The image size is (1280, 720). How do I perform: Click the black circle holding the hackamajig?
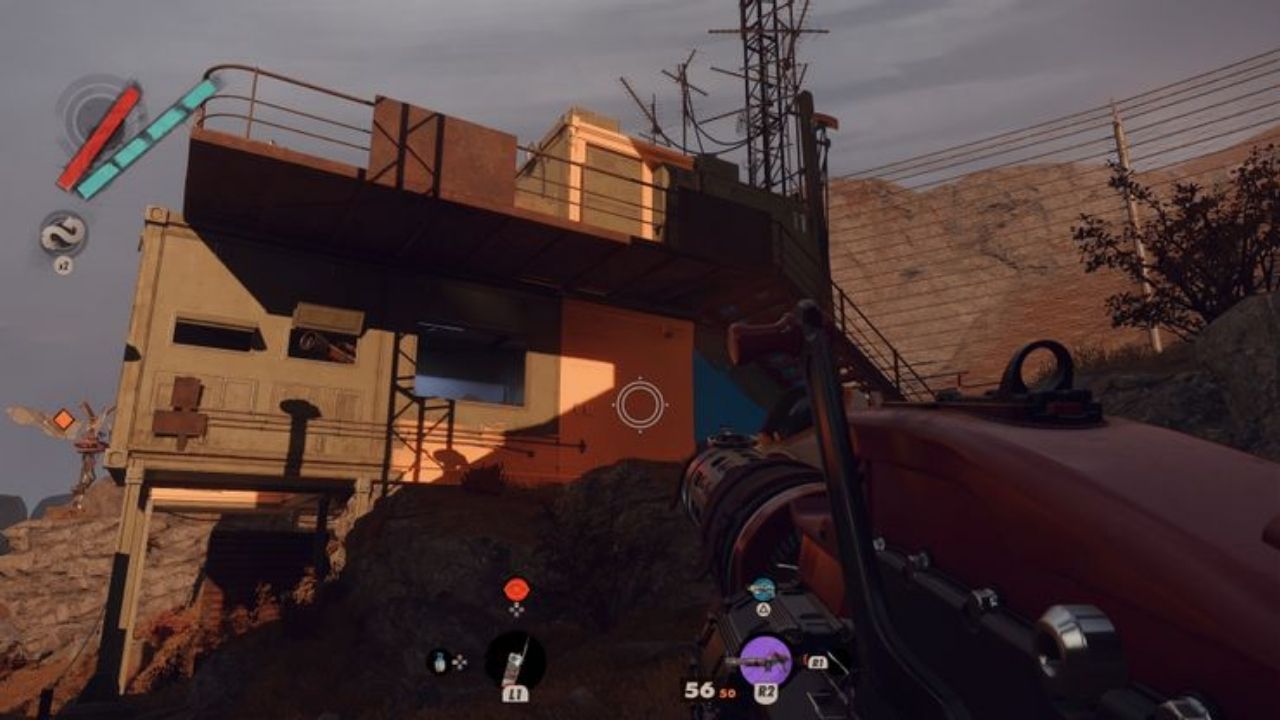[x=515, y=660]
